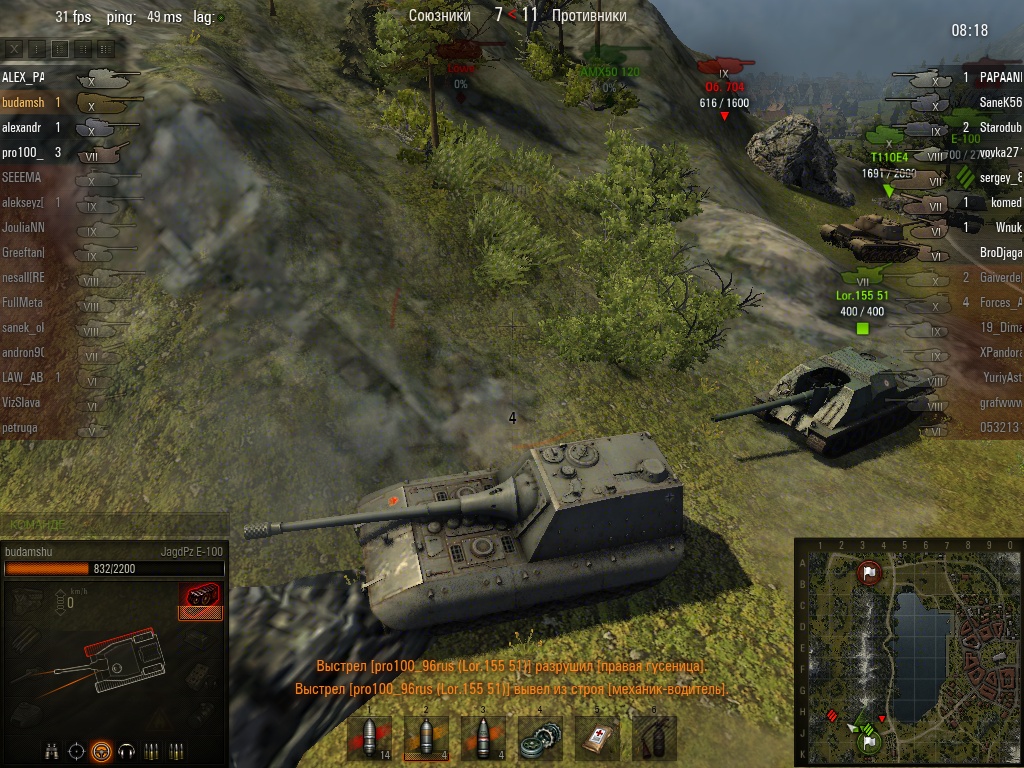
Task: Click the driver steering wheel crew icon
Action: (x=101, y=750)
